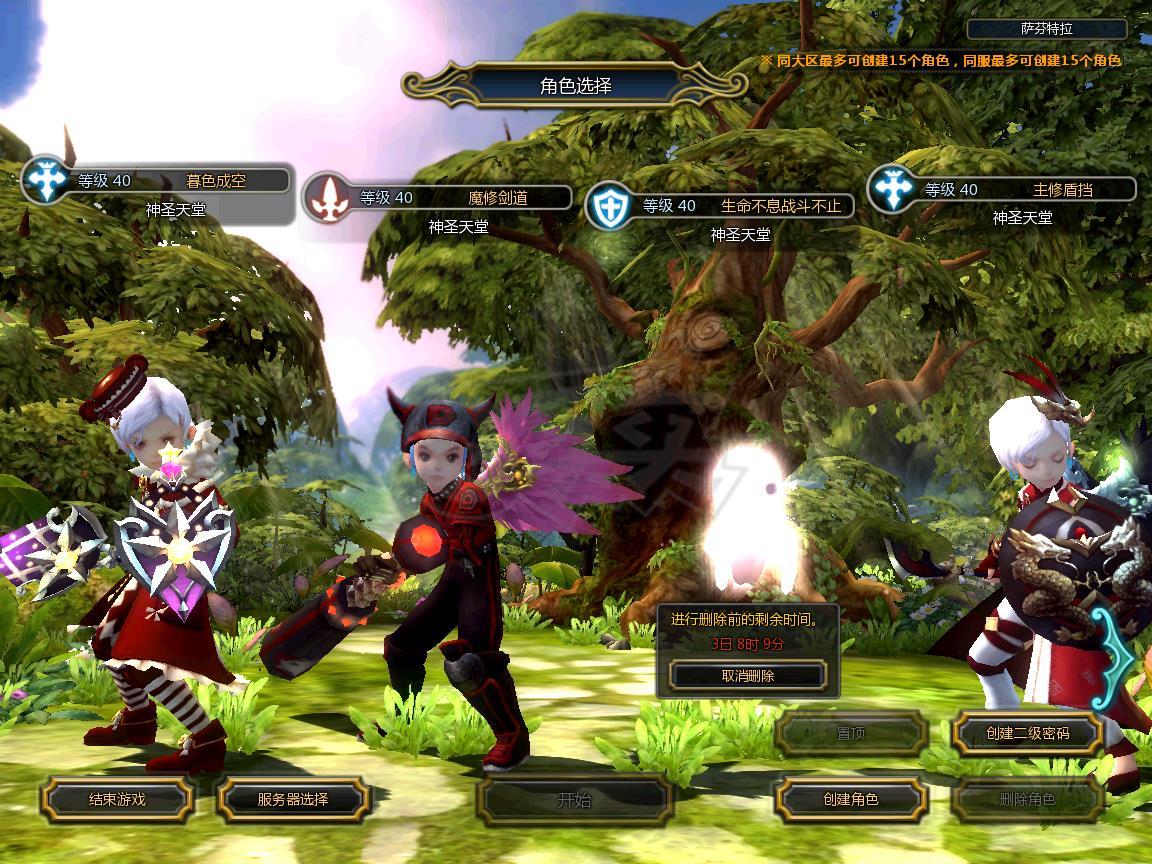Choose 创建角色 to create a character
1152x864 pixels.
click(x=851, y=799)
